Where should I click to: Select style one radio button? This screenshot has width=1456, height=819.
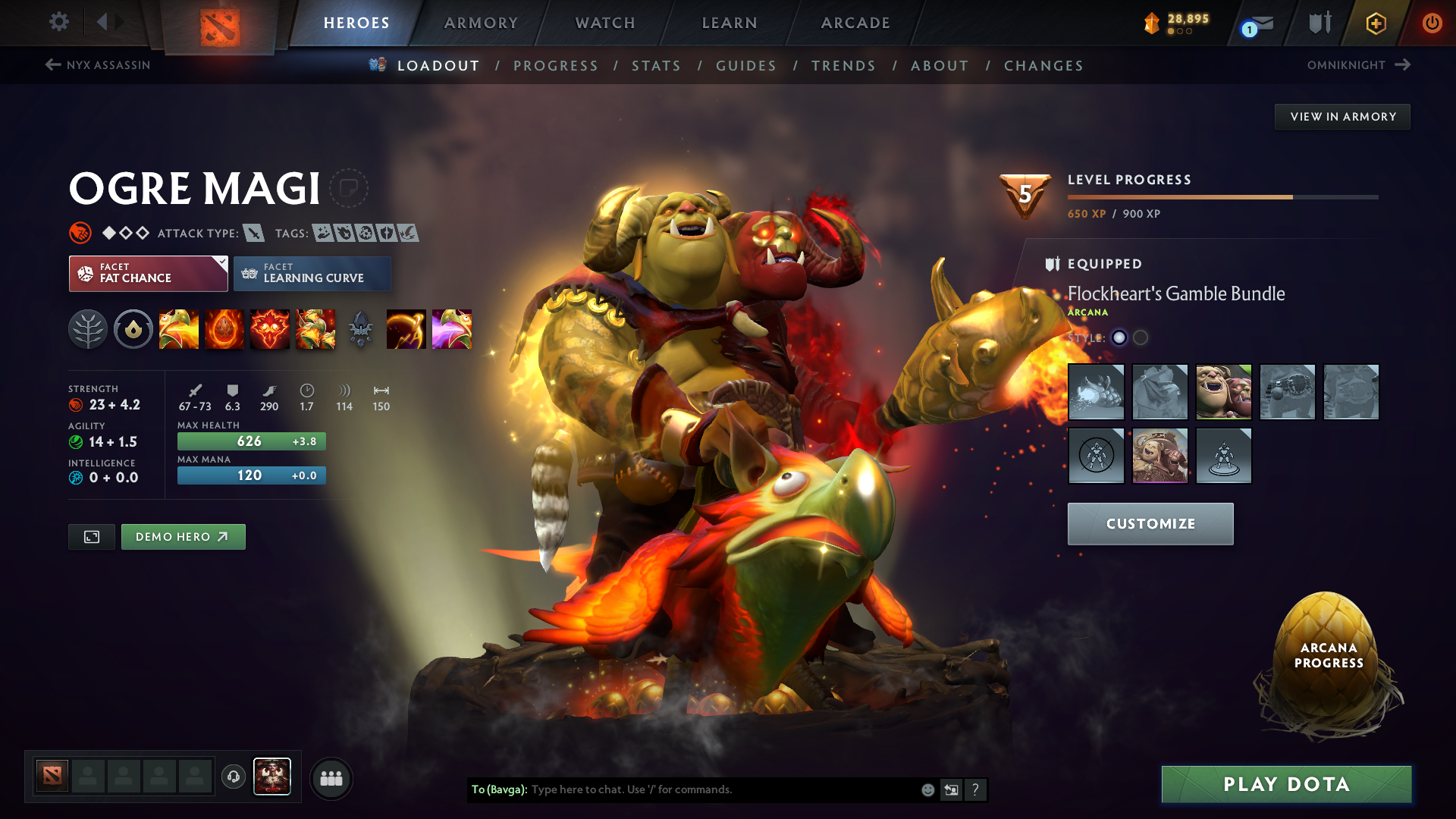click(x=1120, y=338)
